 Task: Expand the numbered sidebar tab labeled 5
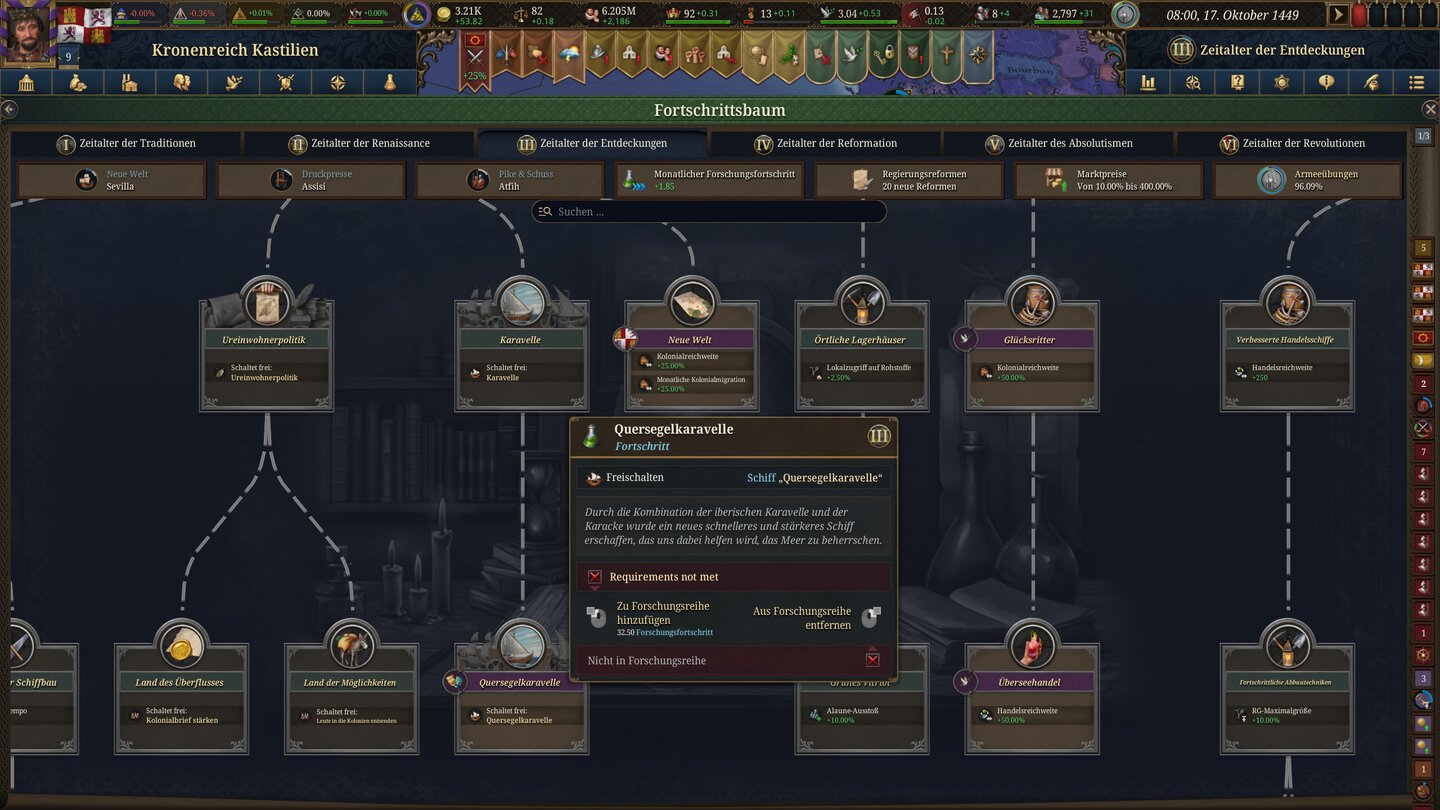(x=1424, y=245)
